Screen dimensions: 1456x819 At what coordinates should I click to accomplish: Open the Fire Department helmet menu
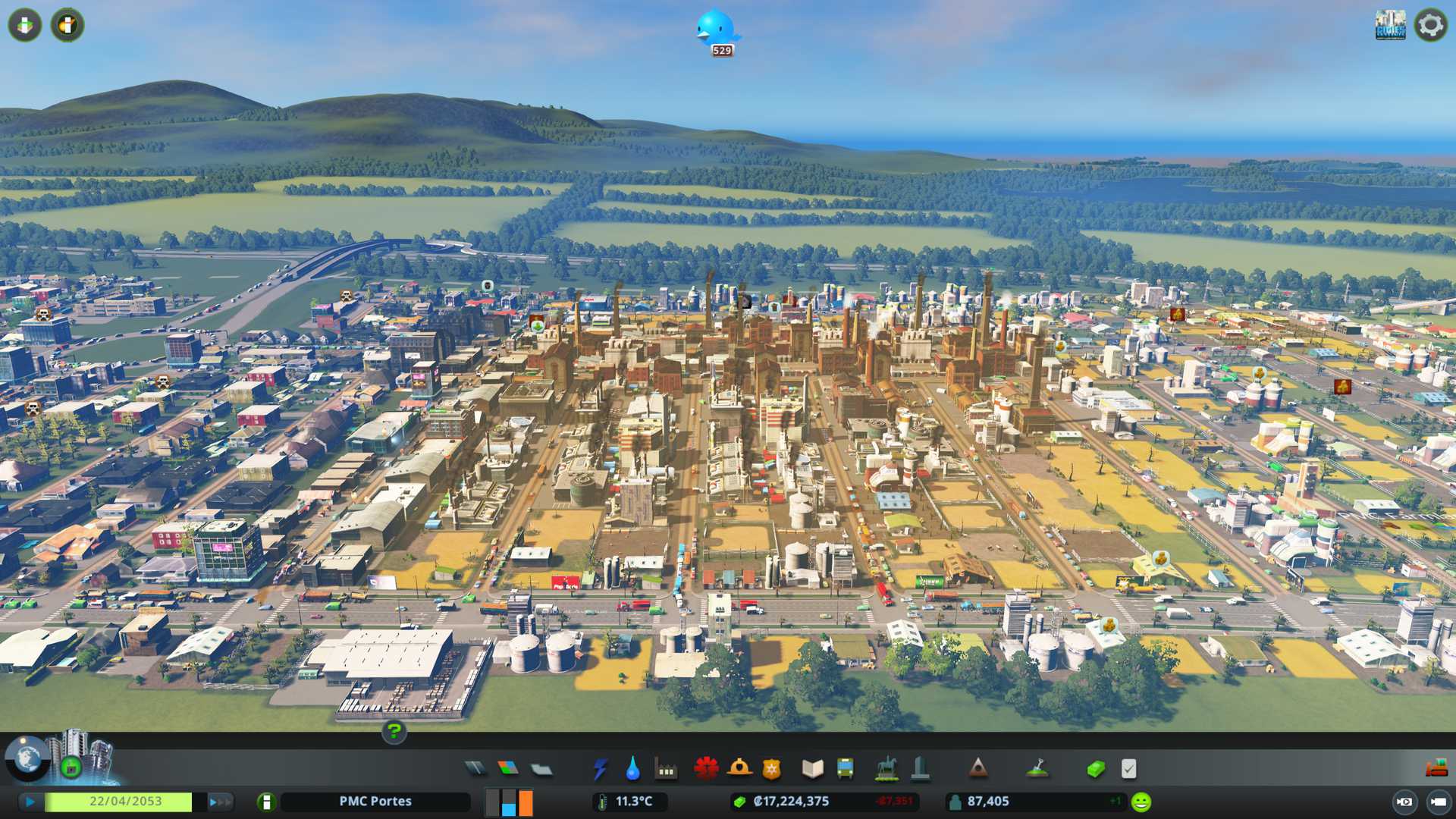[739, 769]
